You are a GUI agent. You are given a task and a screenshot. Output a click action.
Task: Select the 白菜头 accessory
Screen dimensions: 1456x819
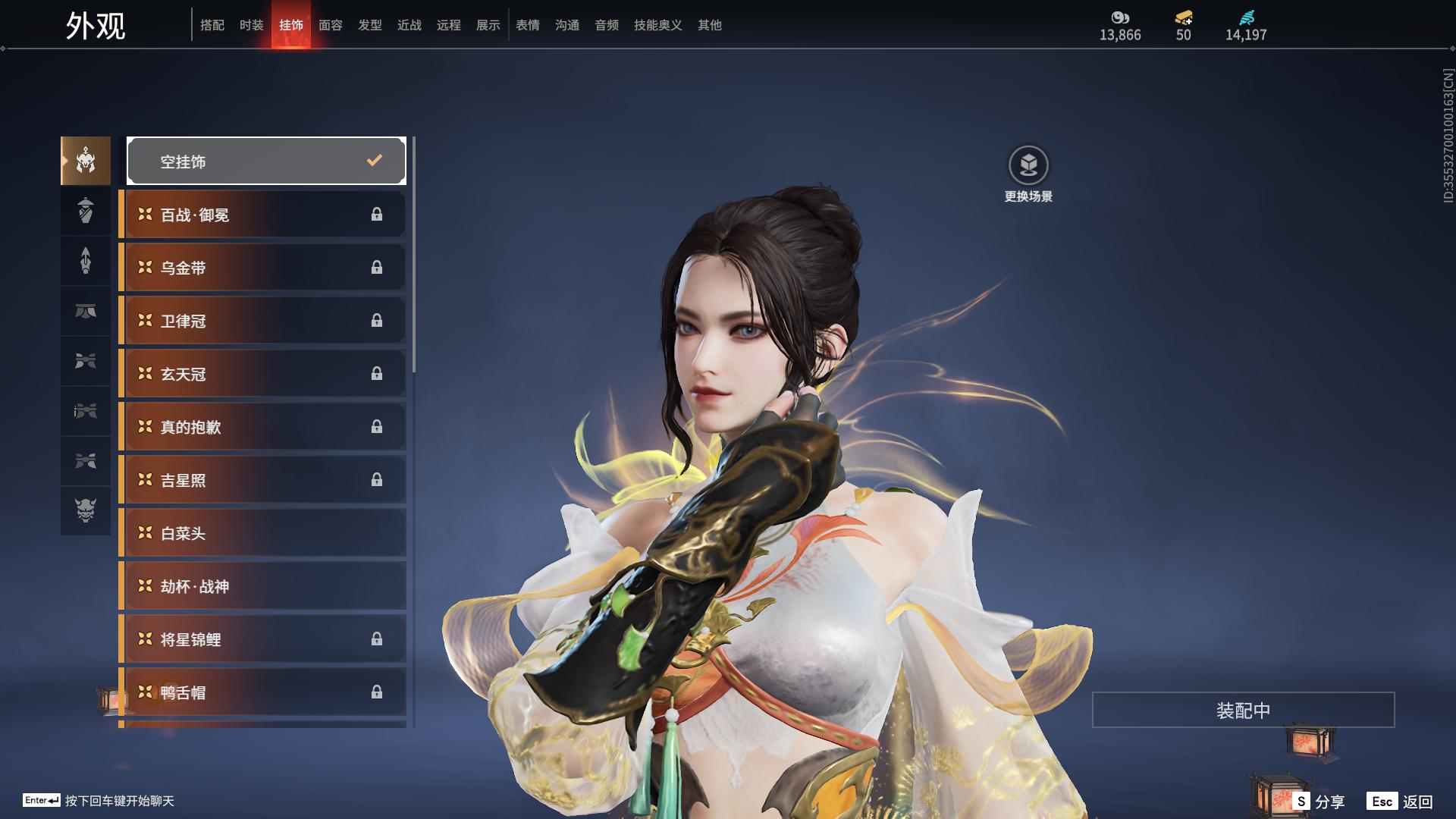[263, 533]
